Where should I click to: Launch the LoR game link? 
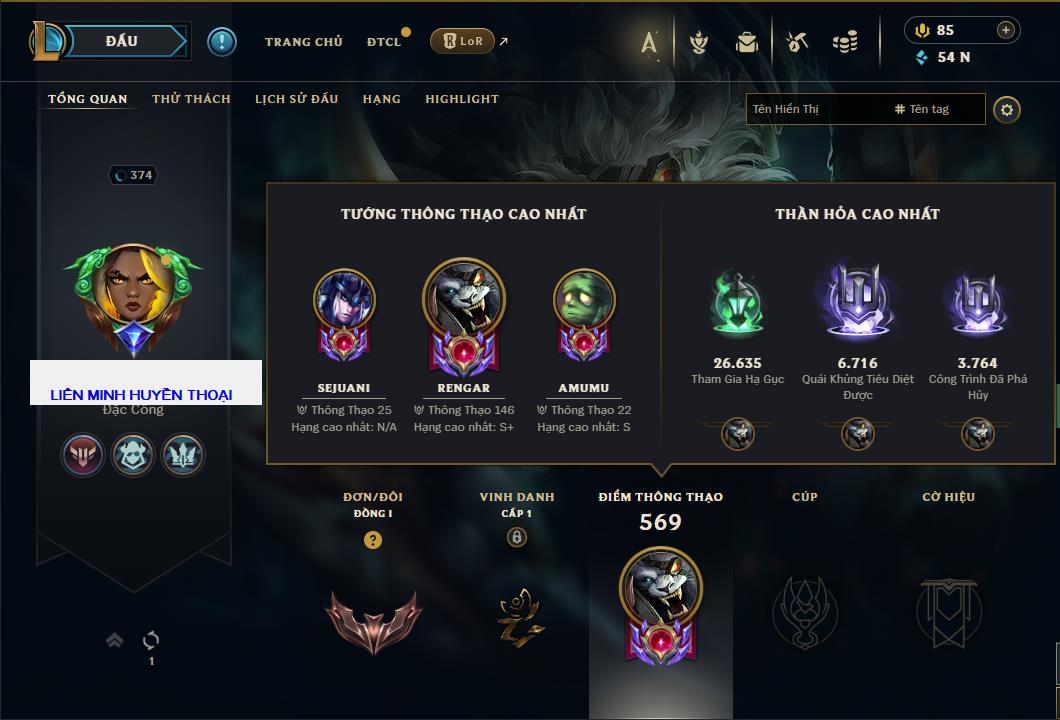pyautogui.click(x=462, y=41)
